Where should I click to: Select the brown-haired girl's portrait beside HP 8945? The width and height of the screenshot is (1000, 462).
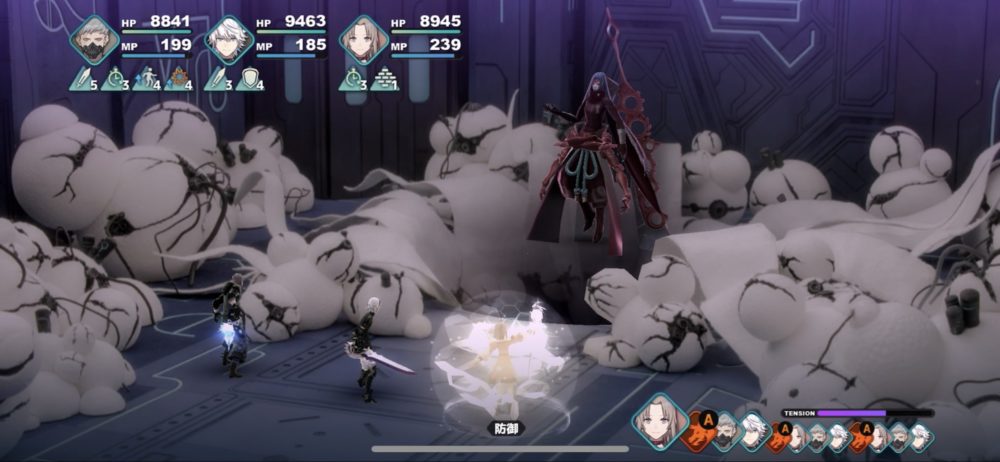[x=363, y=40]
